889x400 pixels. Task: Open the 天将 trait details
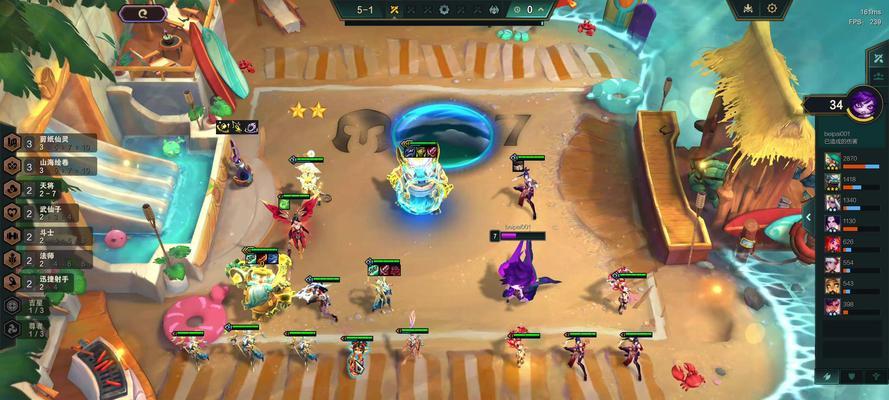coord(50,189)
